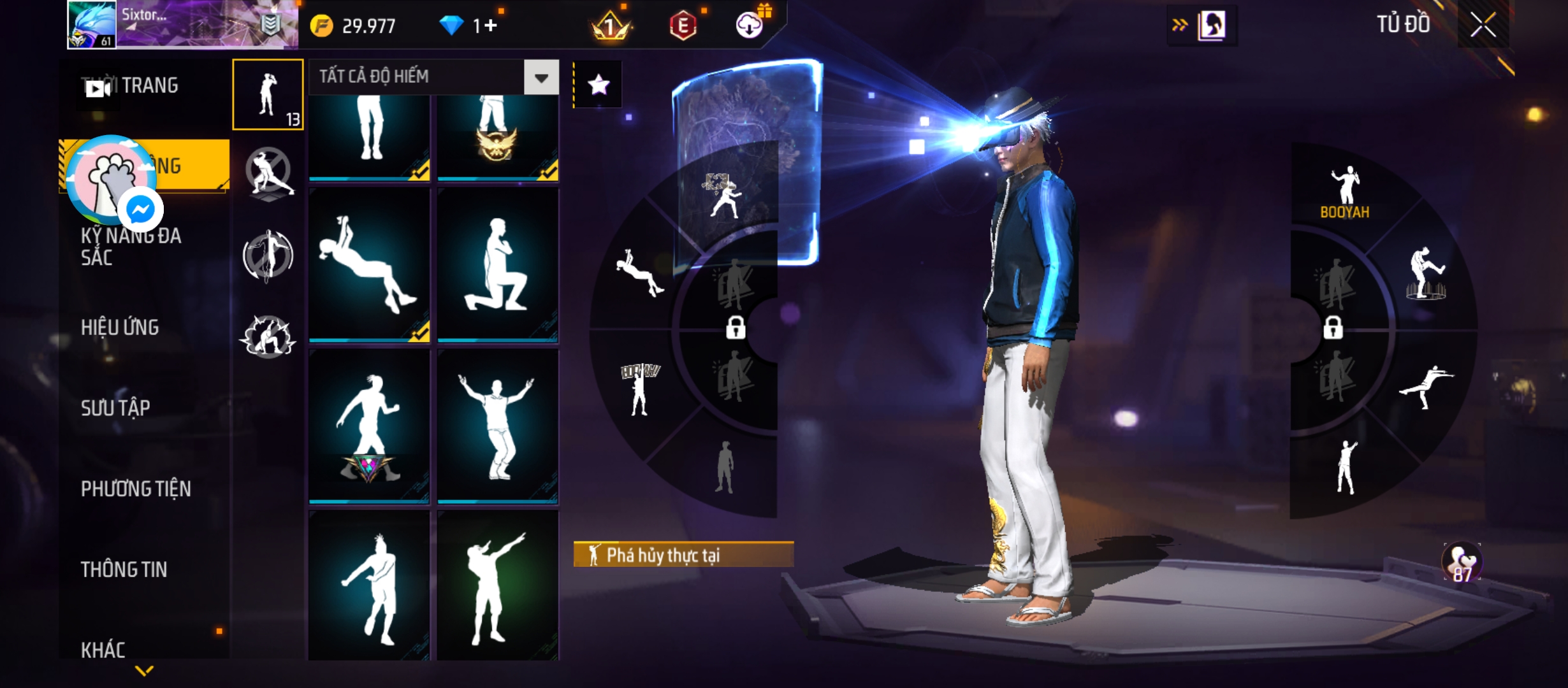The width and height of the screenshot is (1568, 688).
Task: Close the Tủ Đồ wardrobe screen
Action: tap(1483, 25)
